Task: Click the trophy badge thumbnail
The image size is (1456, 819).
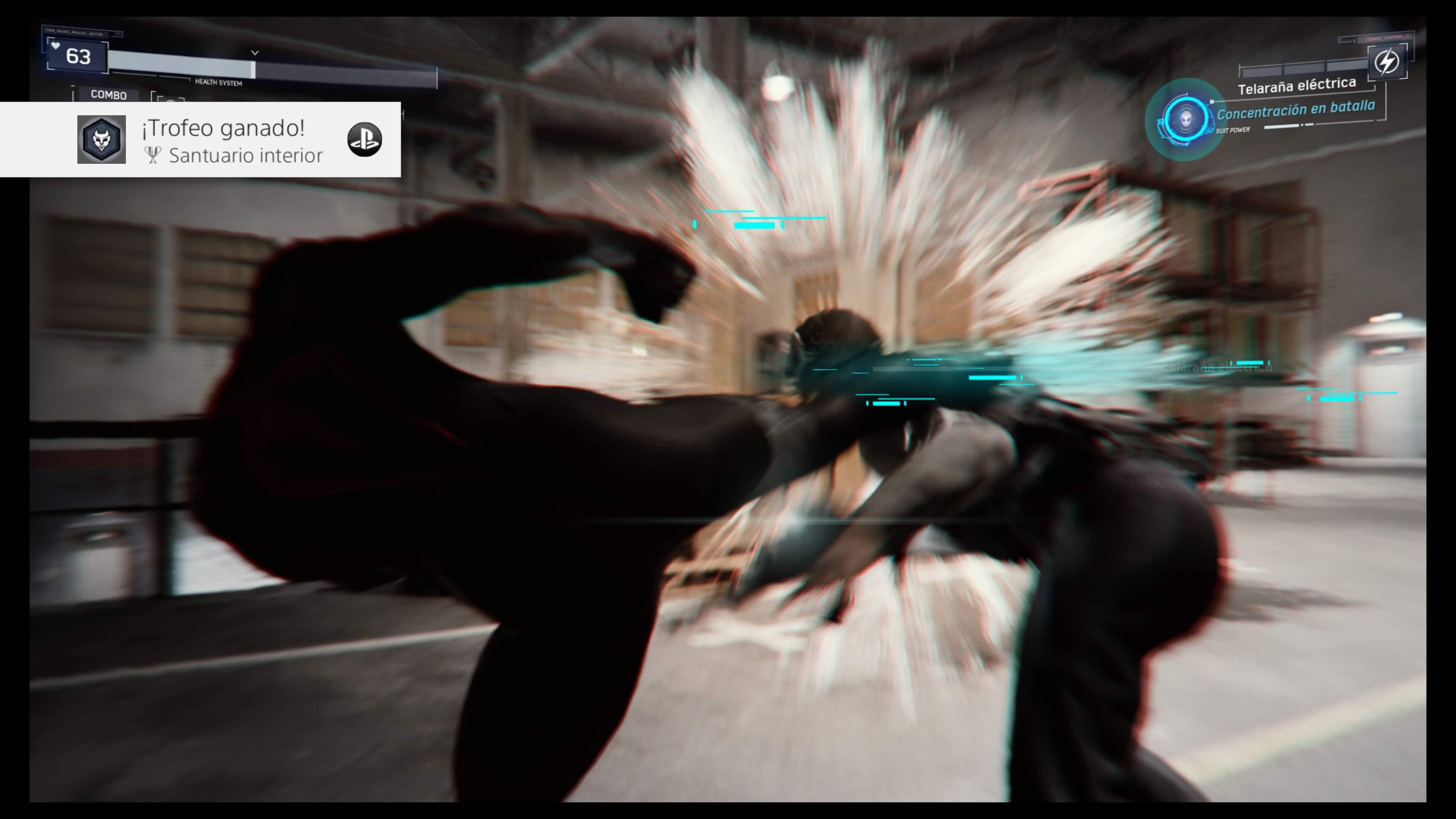Action: pos(102,140)
